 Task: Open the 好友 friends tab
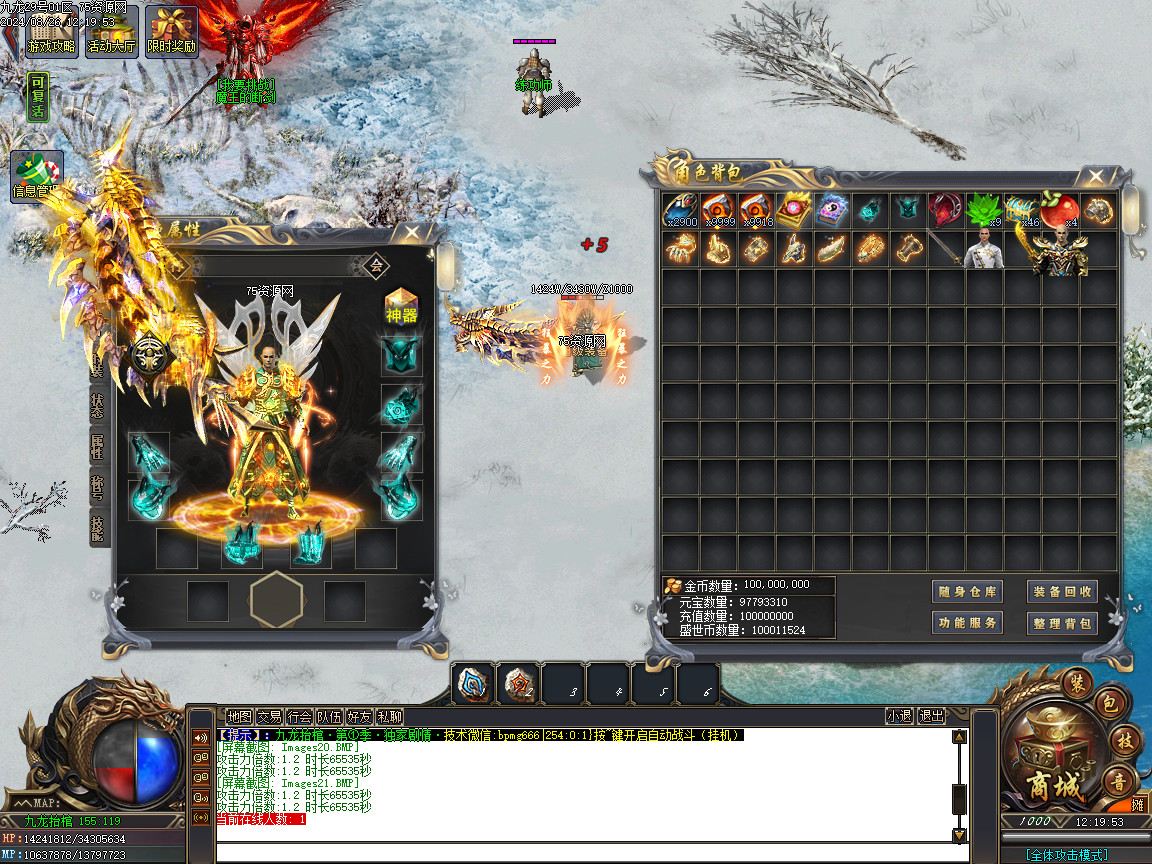(x=359, y=716)
